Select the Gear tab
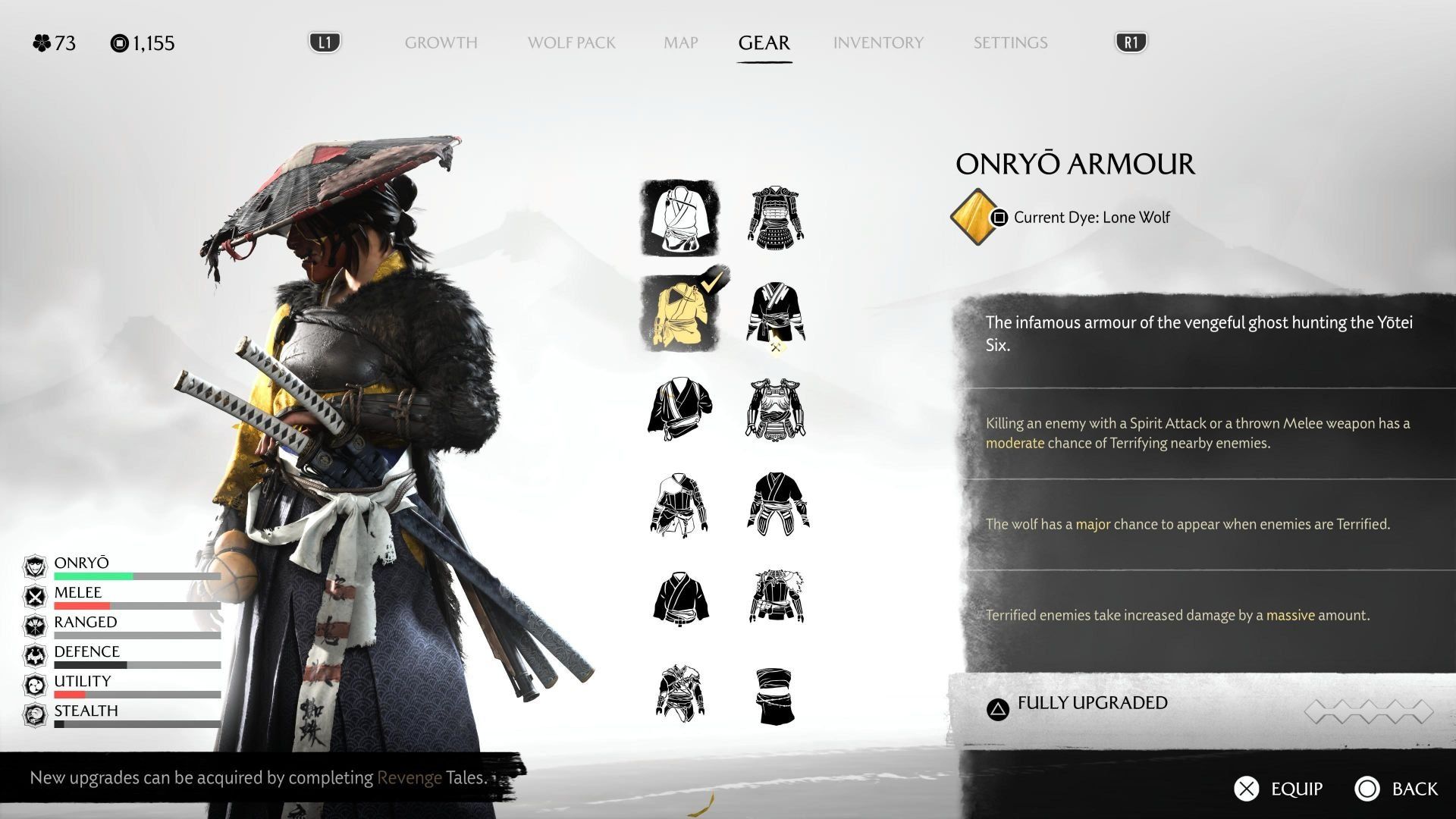The image size is (1456, 819). click(x=764, y=42)
